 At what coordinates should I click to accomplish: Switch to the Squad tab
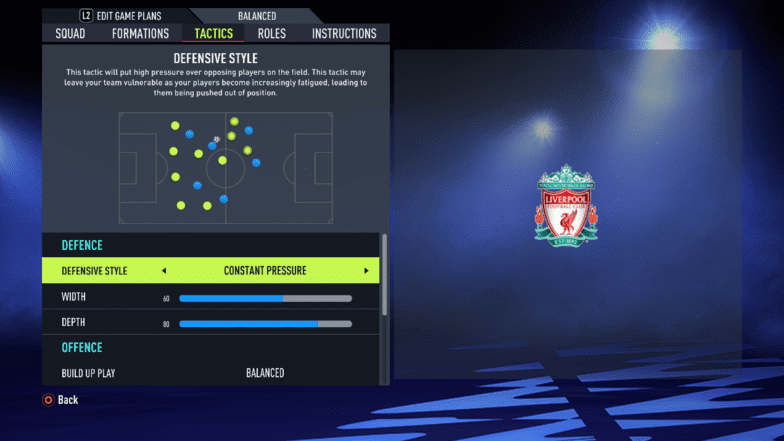pyautogui.click(x=70, y=34)
